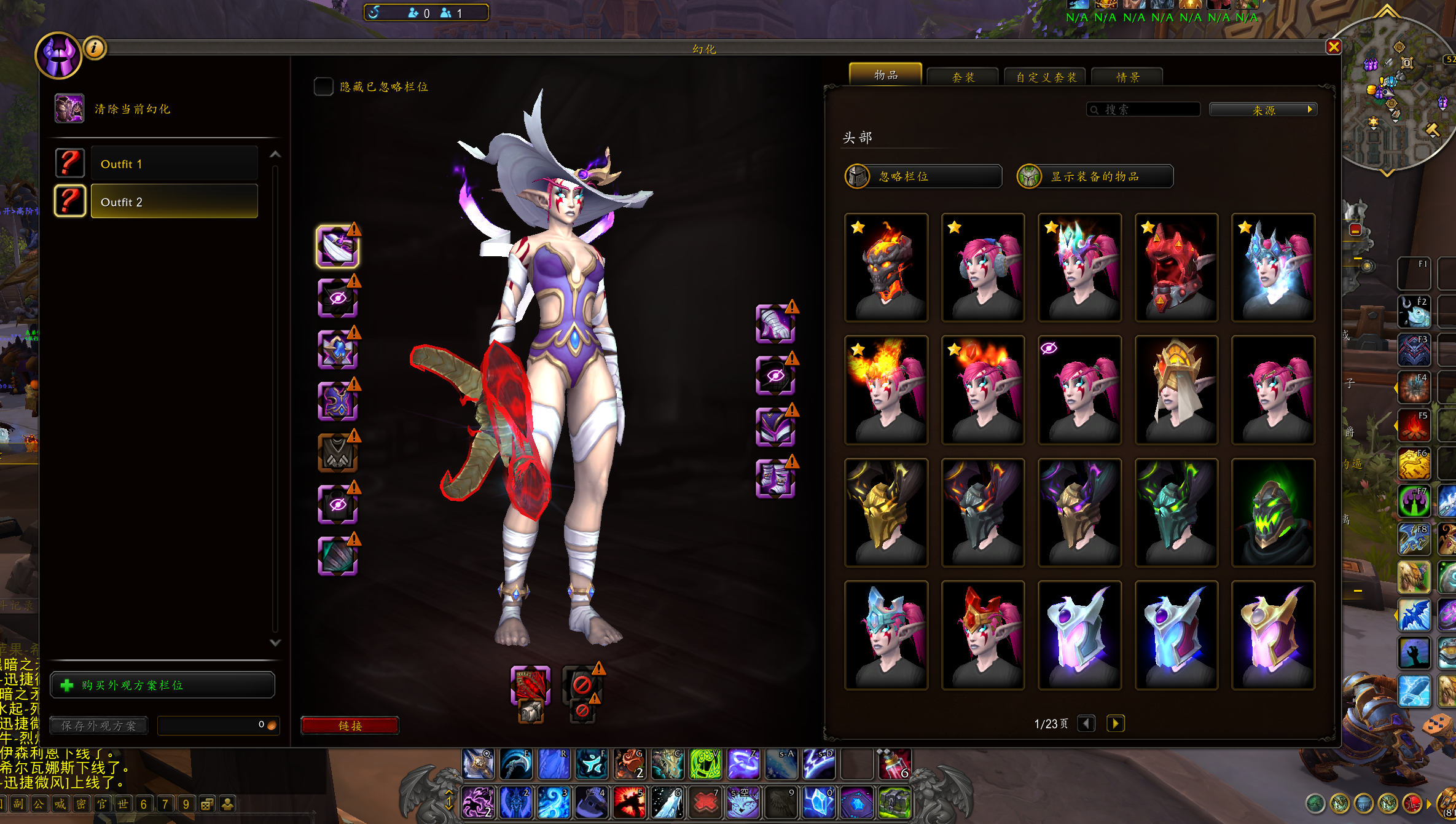Screen dimensions: 1456x824
Task: Open the info button beside the helmet emblem
Action: coord(95,47)
